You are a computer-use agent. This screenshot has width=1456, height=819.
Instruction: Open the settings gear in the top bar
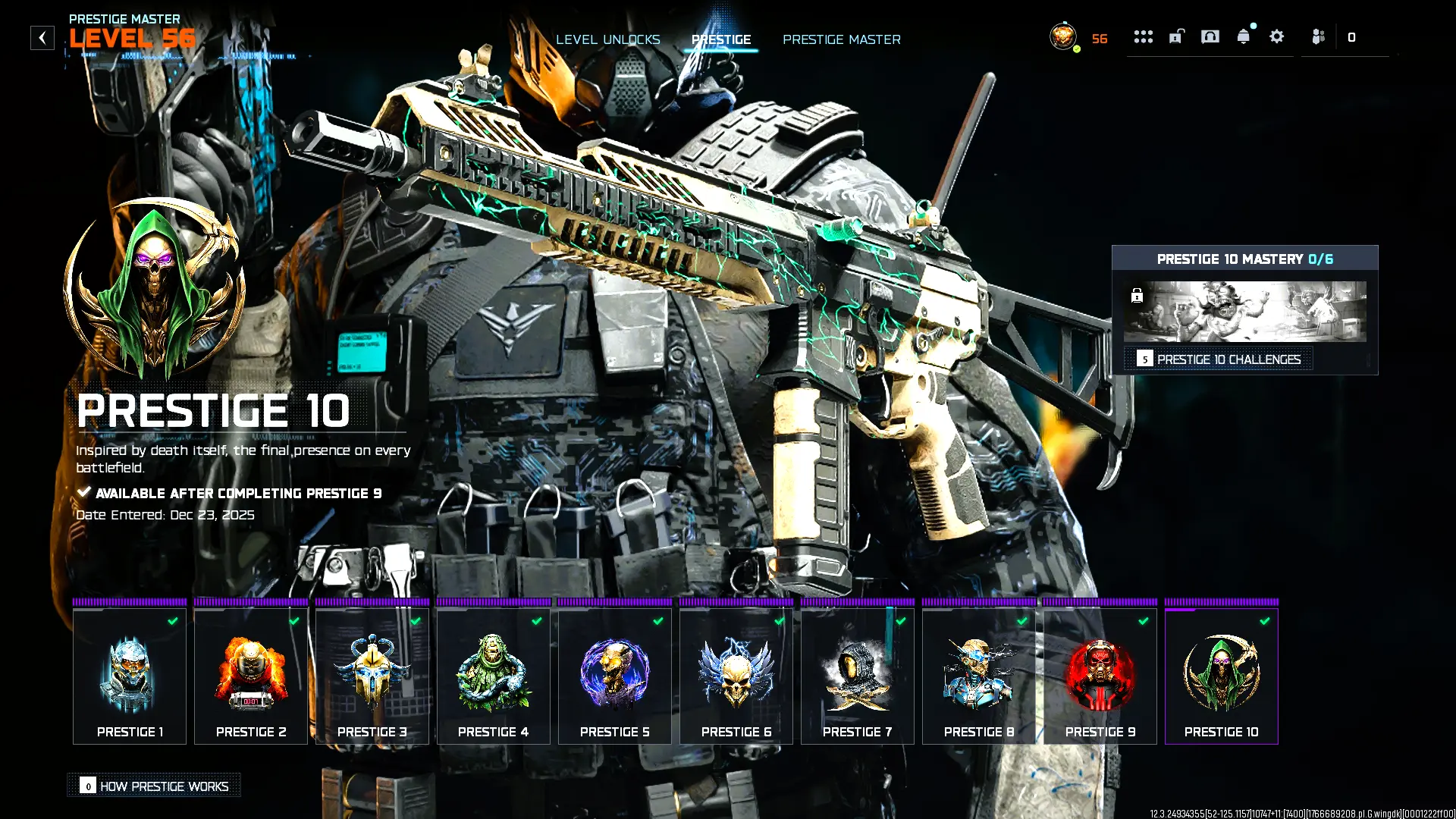1276,36
